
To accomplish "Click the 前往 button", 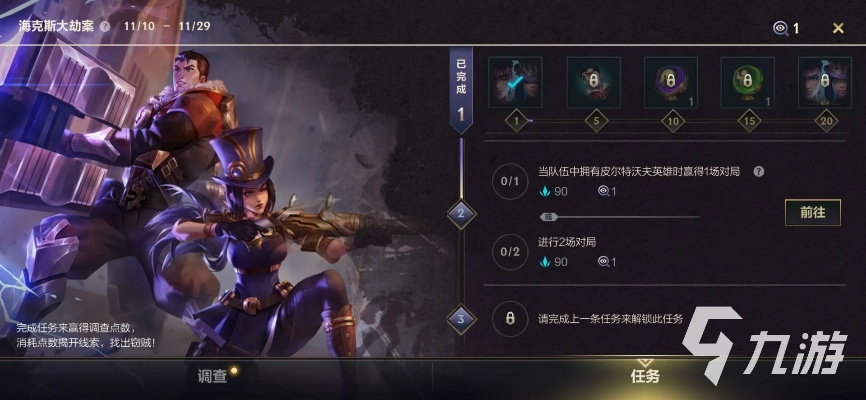I will click(812, 212).
